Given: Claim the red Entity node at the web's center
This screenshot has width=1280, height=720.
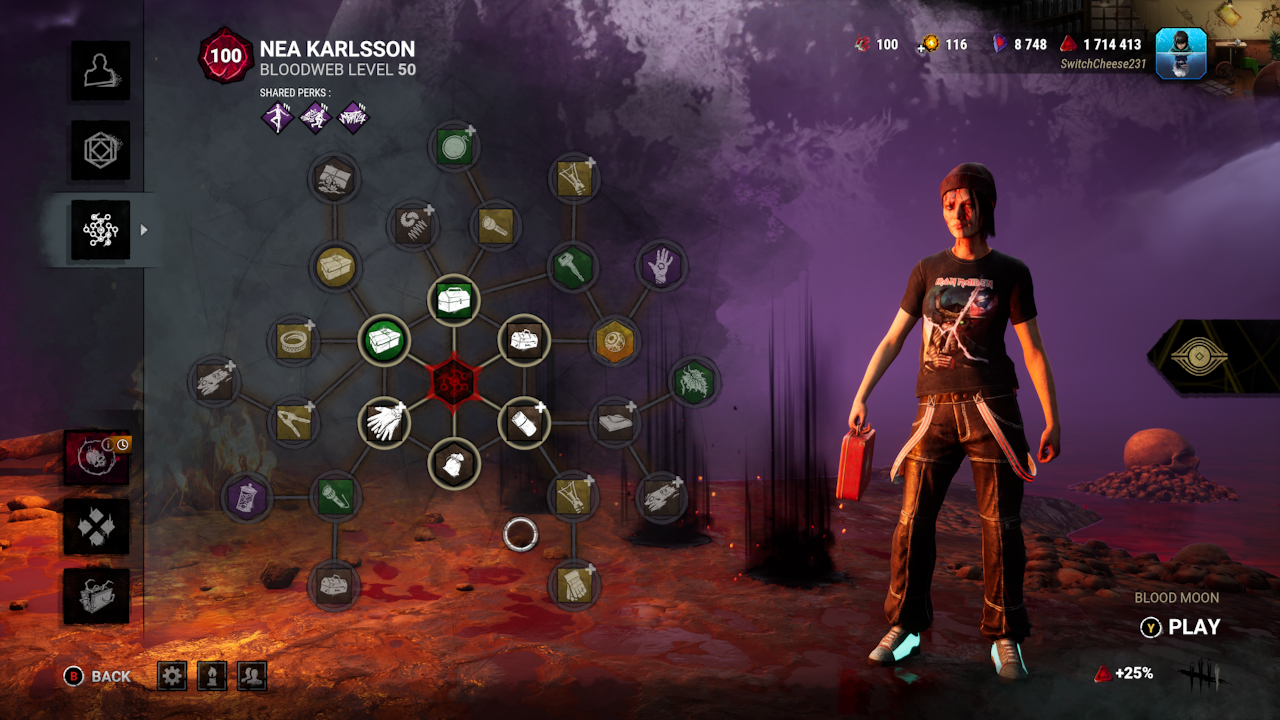Looking at the screenshot, I should 454,382.
